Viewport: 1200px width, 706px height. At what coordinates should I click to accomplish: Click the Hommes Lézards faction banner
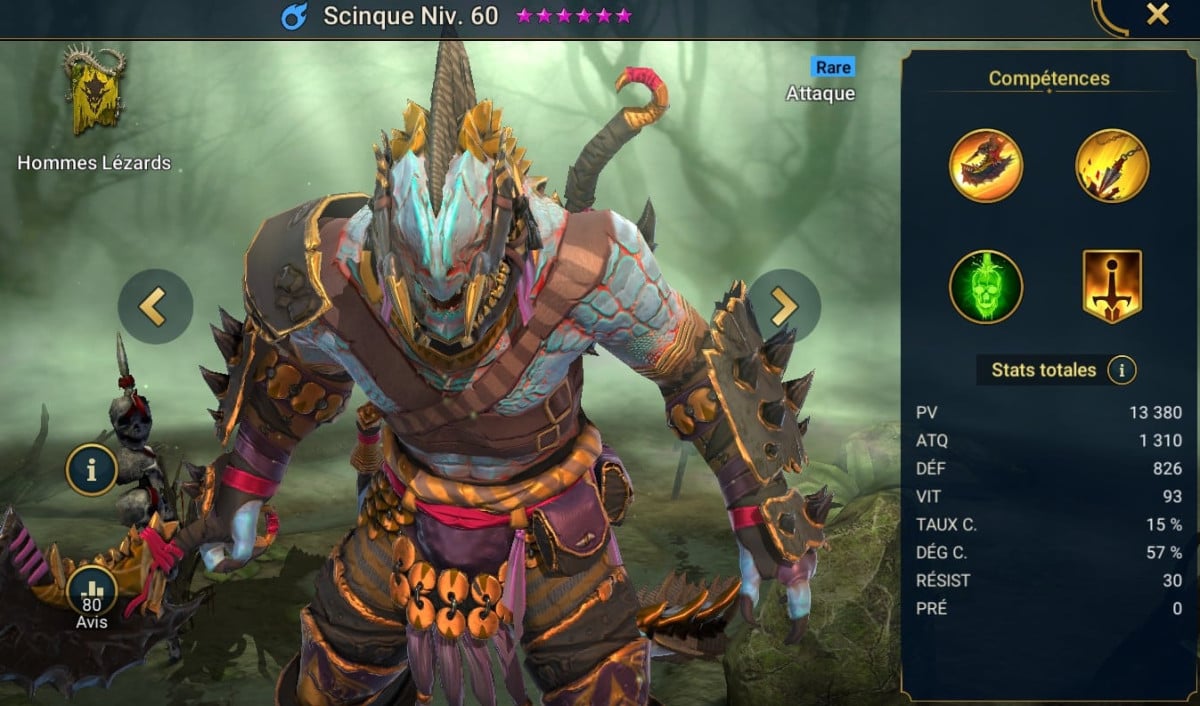(94, 93)
